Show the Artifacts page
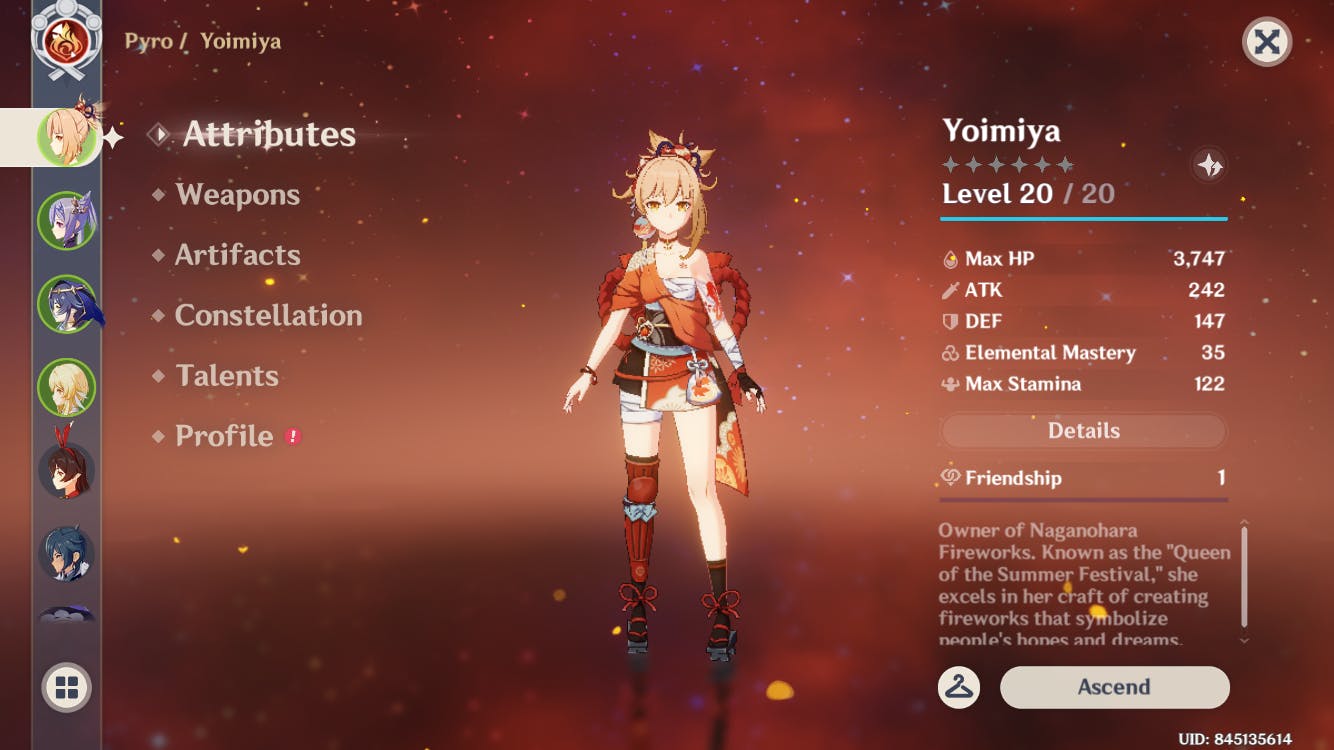1334x750 pixels. [x=237, y=255]
